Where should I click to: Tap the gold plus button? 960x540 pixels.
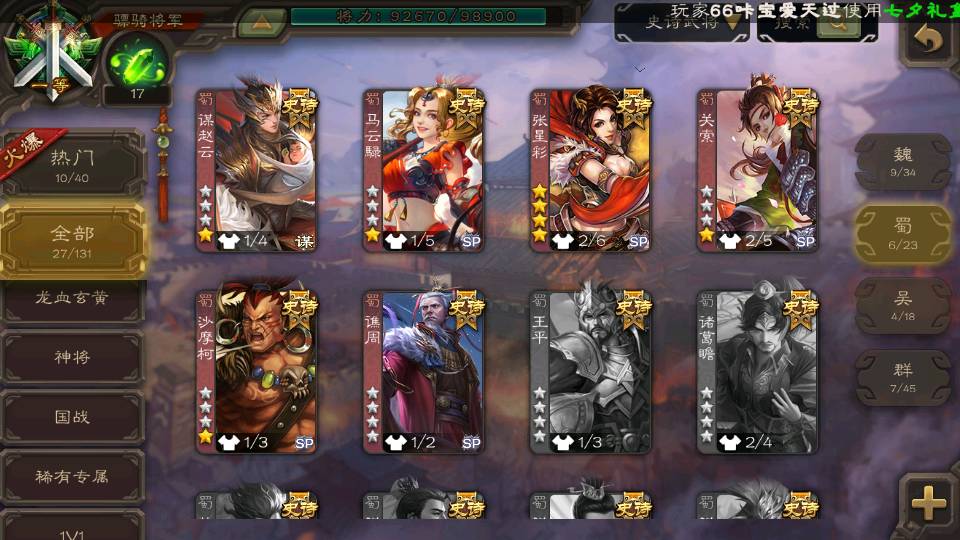click(x=929, y=503)
